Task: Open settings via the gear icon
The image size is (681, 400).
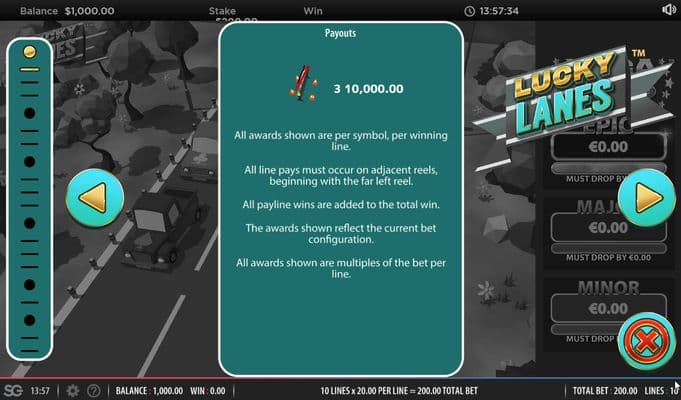Action: (72, 390)
